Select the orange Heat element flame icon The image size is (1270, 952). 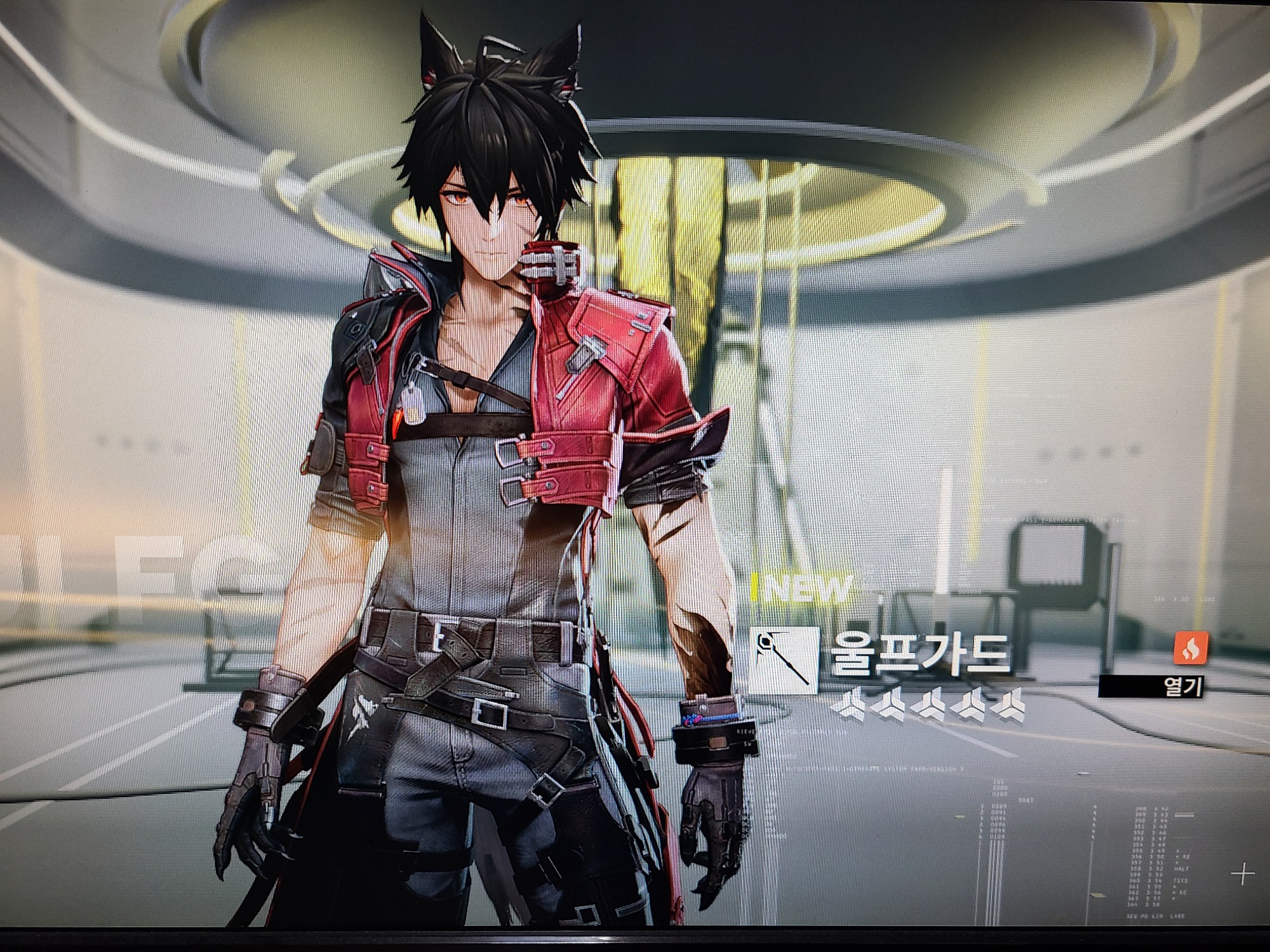click(1189, 648)
